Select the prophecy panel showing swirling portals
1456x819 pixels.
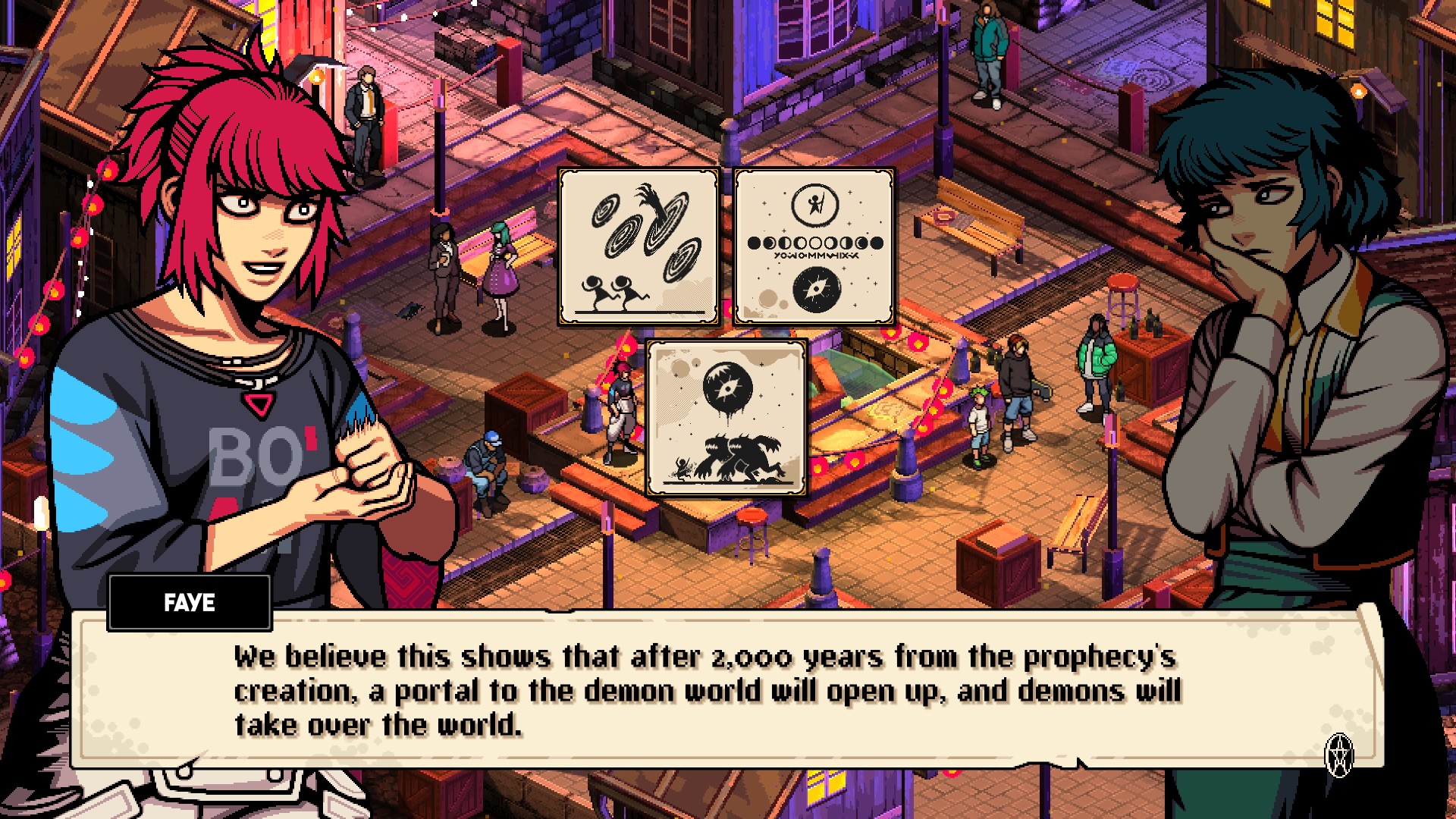639,247
